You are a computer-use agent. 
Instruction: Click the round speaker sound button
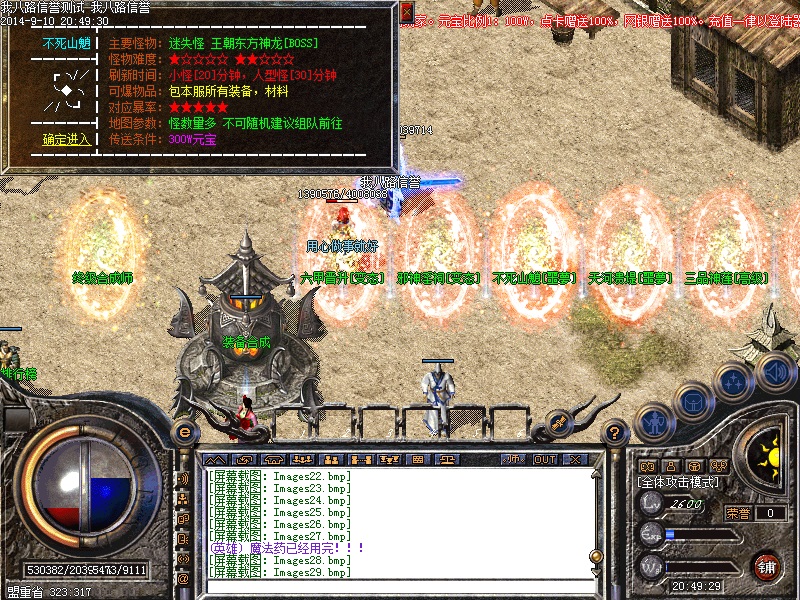click(775, 373)
